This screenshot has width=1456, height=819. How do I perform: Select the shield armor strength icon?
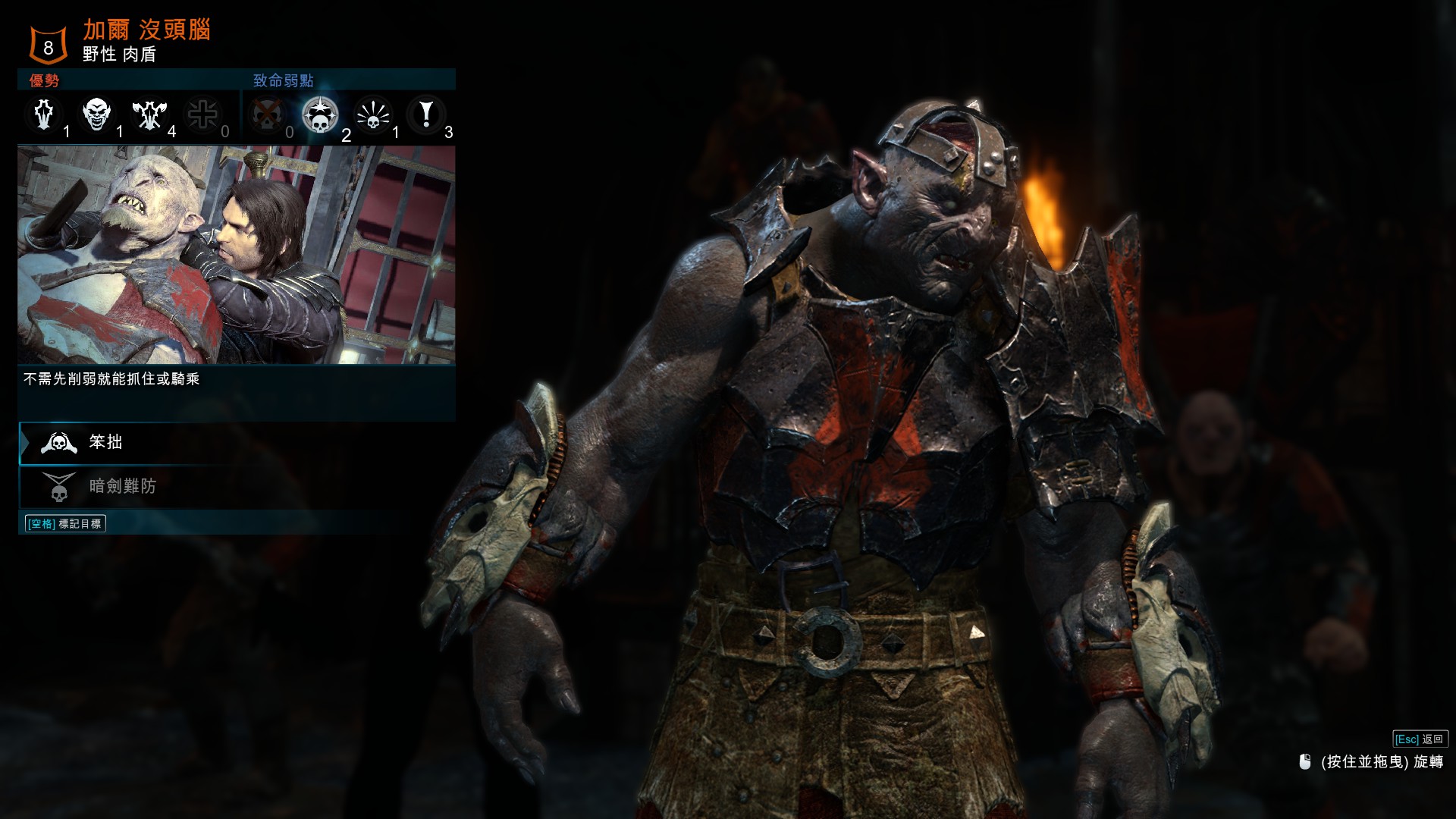pyautogui.click(x=44, y=115)
